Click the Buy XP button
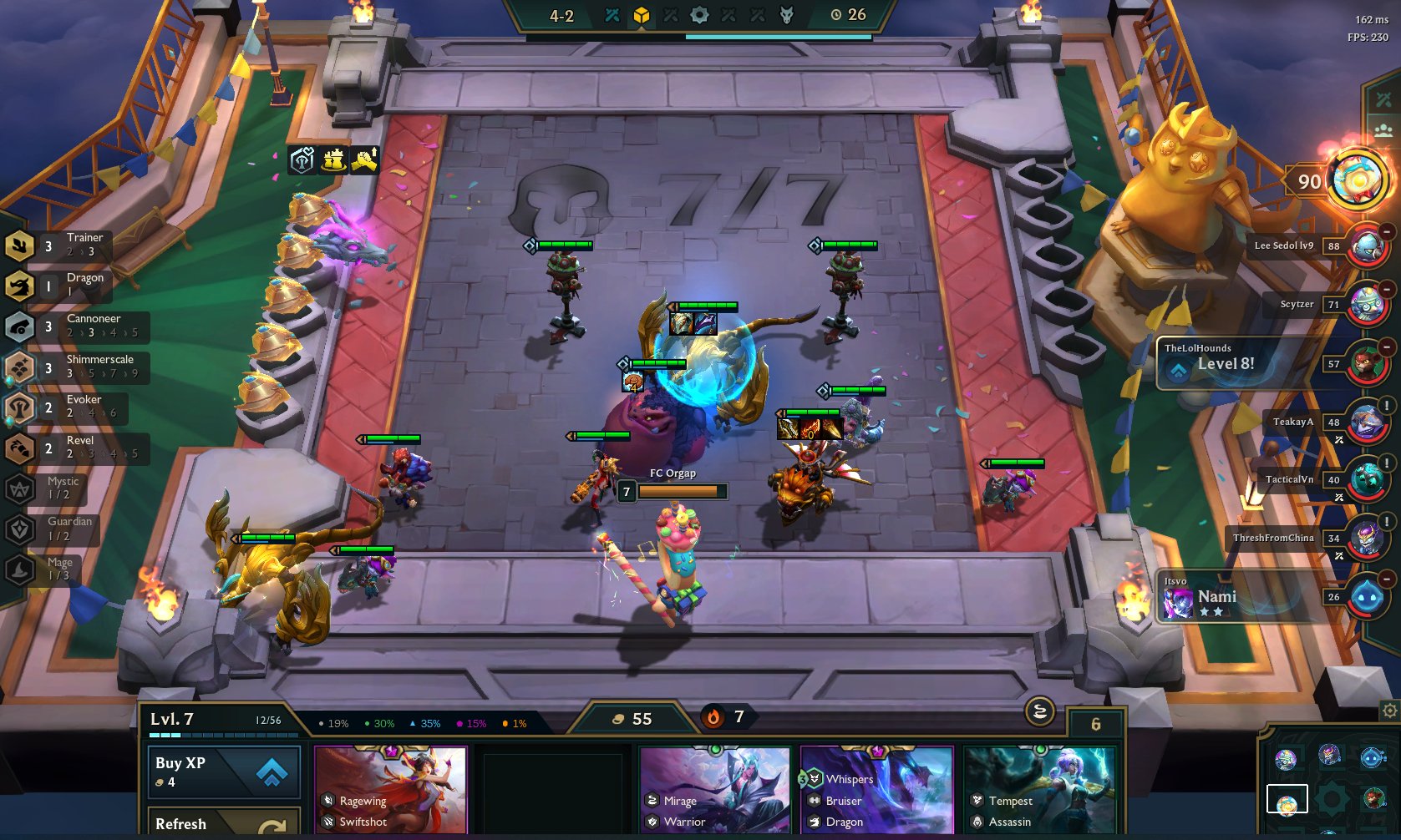 click(x=223, y=771)
